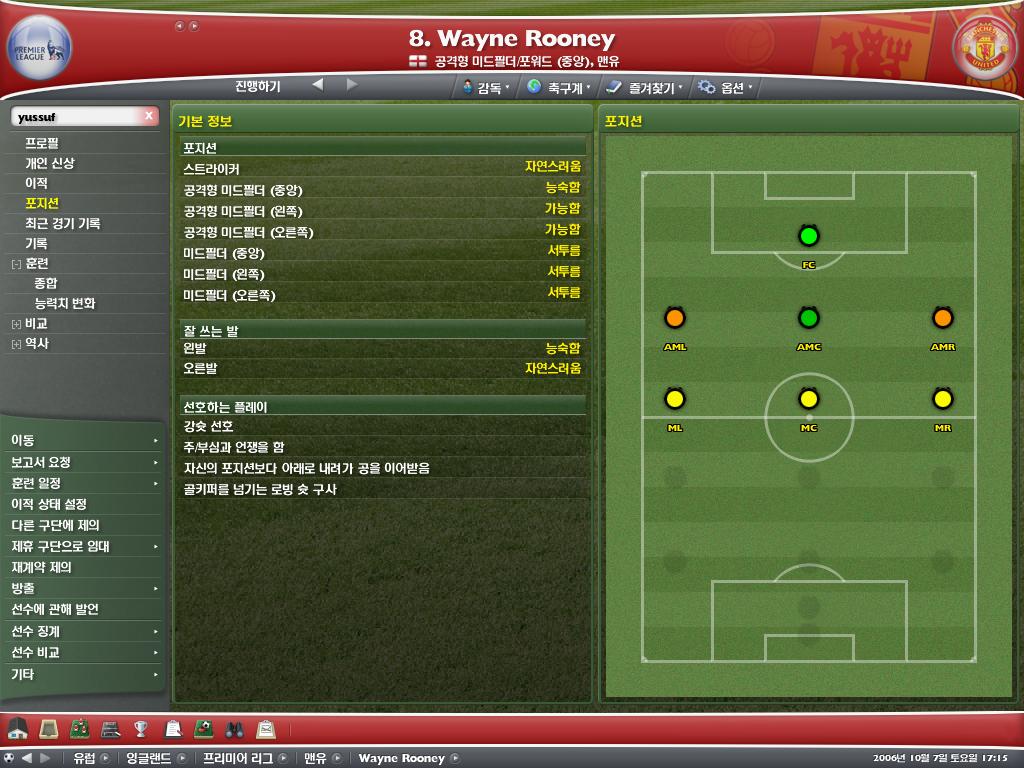Clear the yussuf search box

point(149,117)
